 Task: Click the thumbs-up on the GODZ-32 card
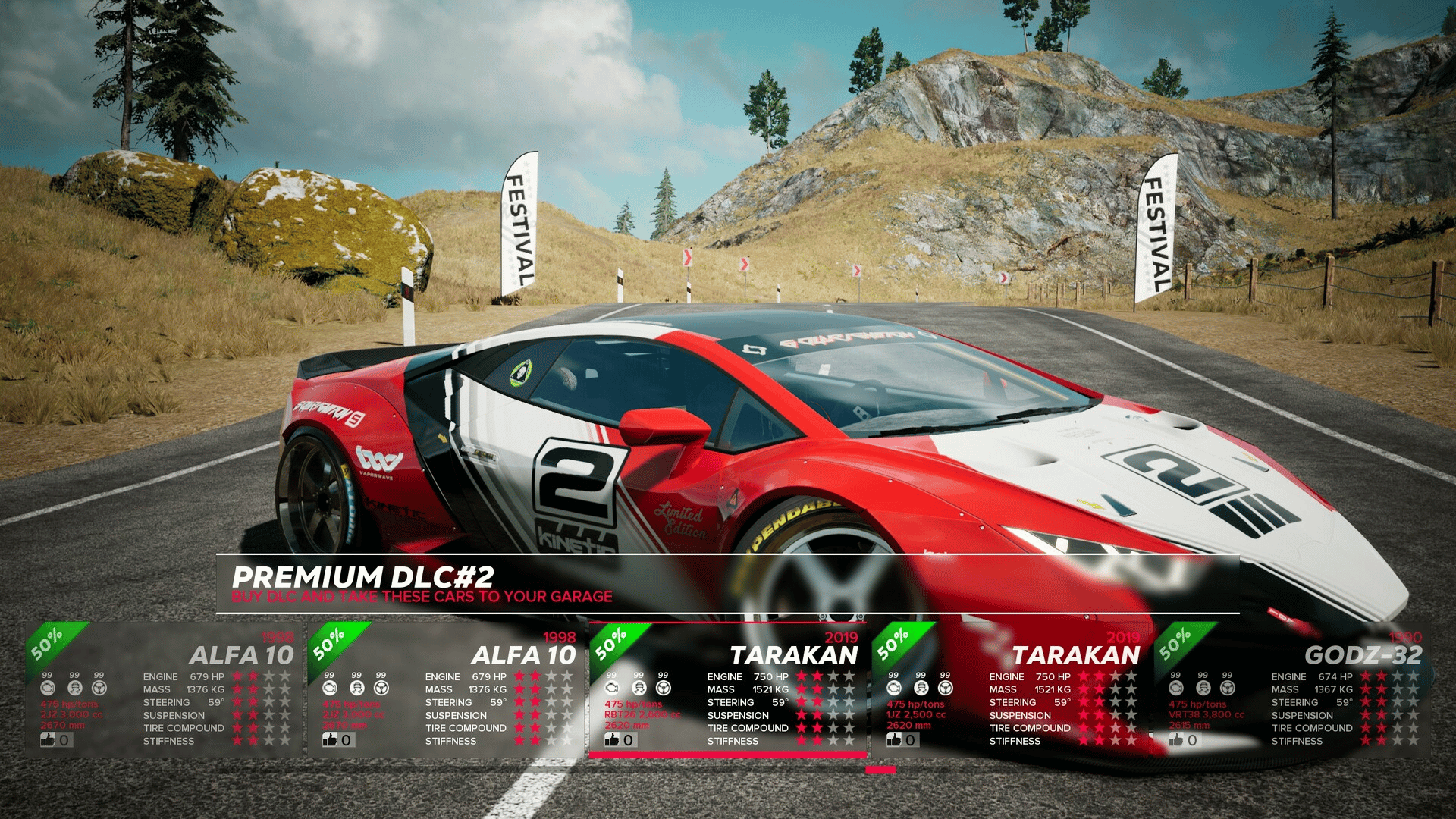1176,739
